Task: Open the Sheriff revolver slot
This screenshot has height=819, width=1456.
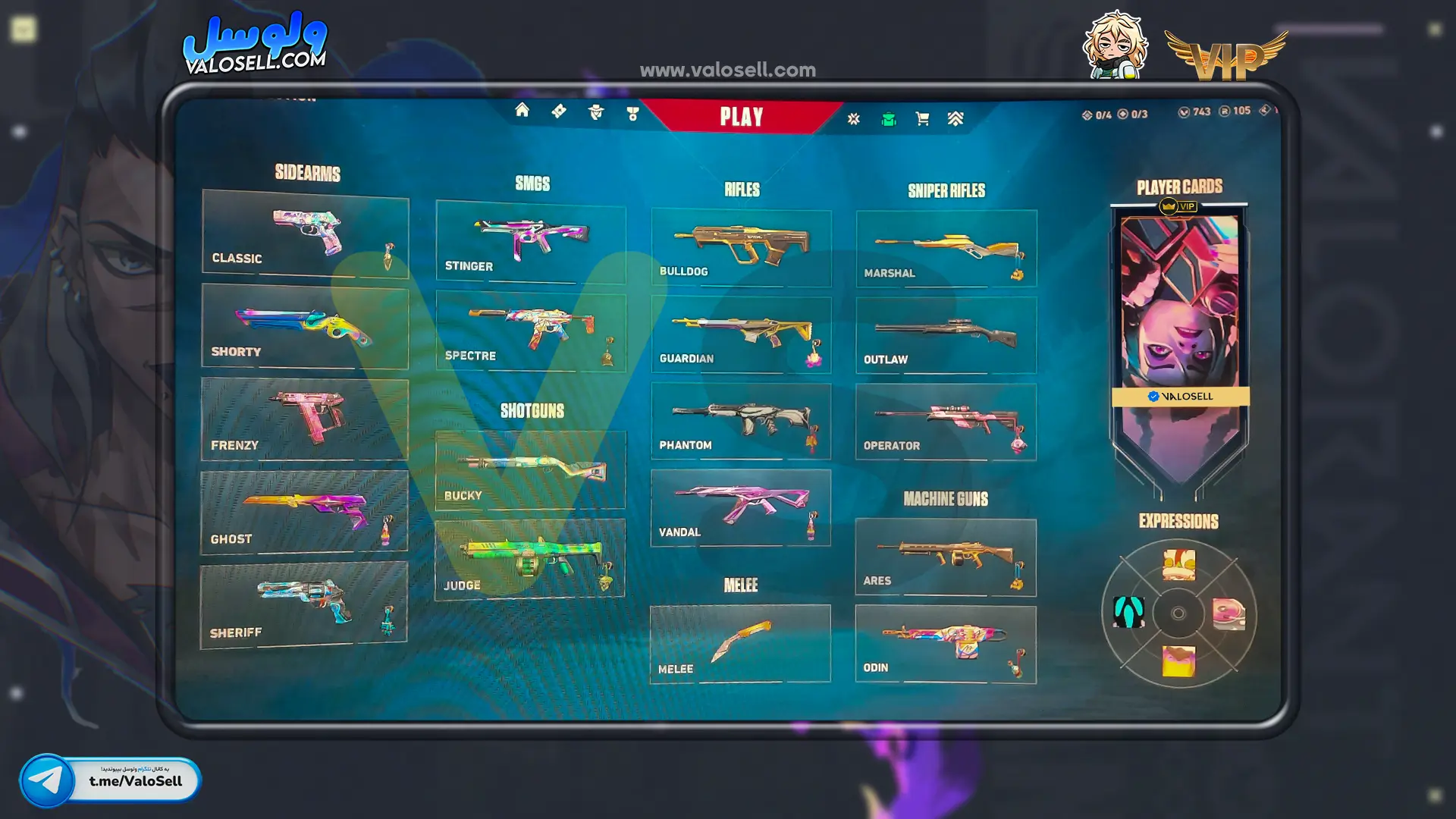Action: [303, 605]
